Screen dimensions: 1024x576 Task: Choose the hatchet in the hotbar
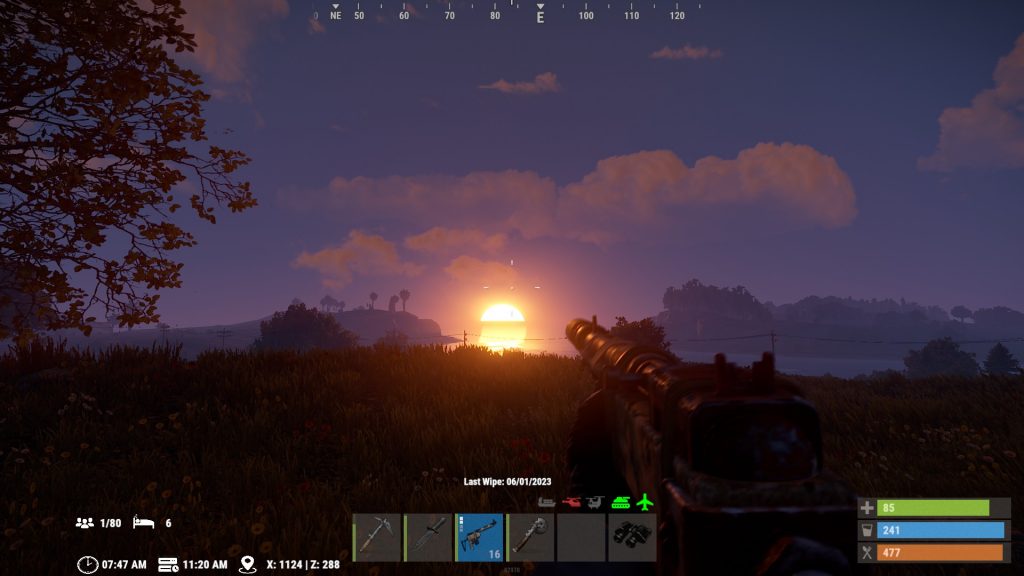[x=530, y=538]
